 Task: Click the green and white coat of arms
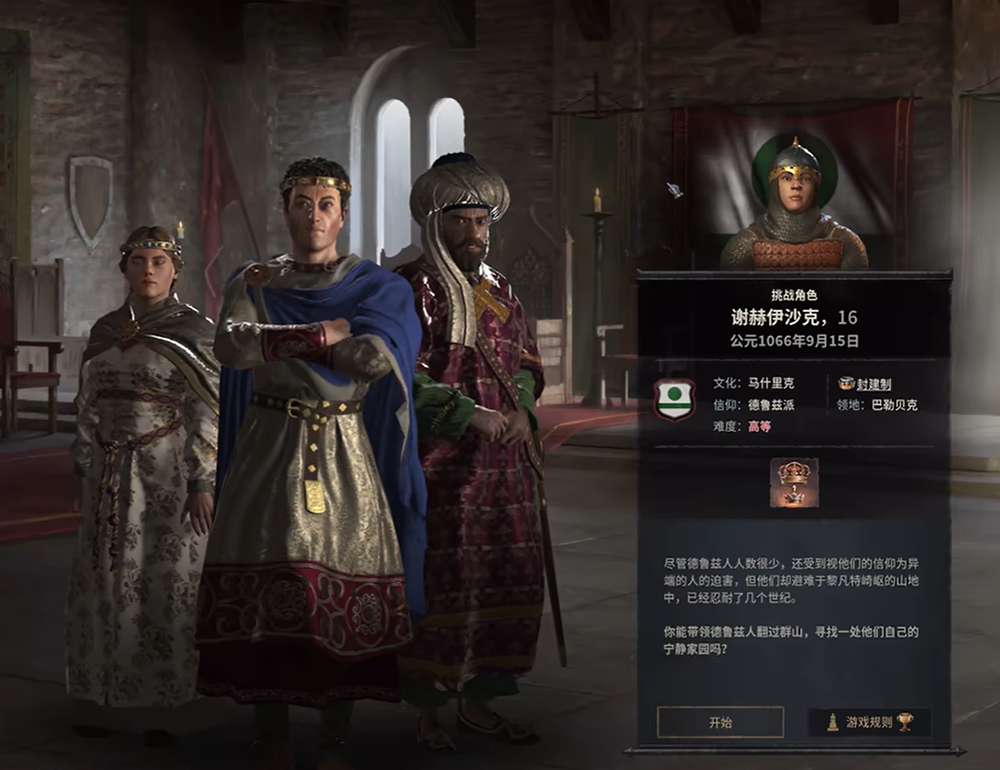pos(674,399)
